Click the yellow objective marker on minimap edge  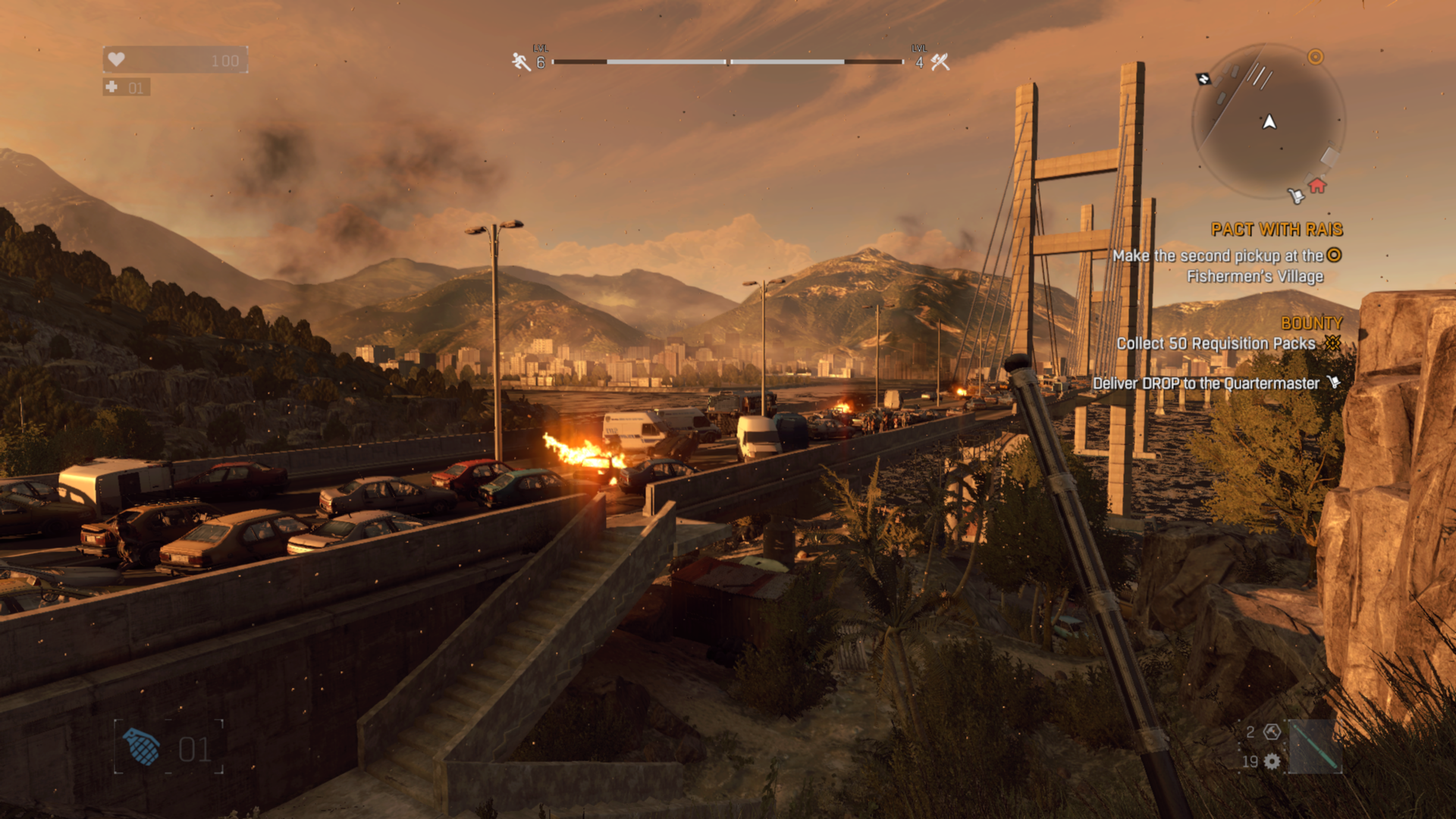pyautogui.click(x=1316, y=57)
